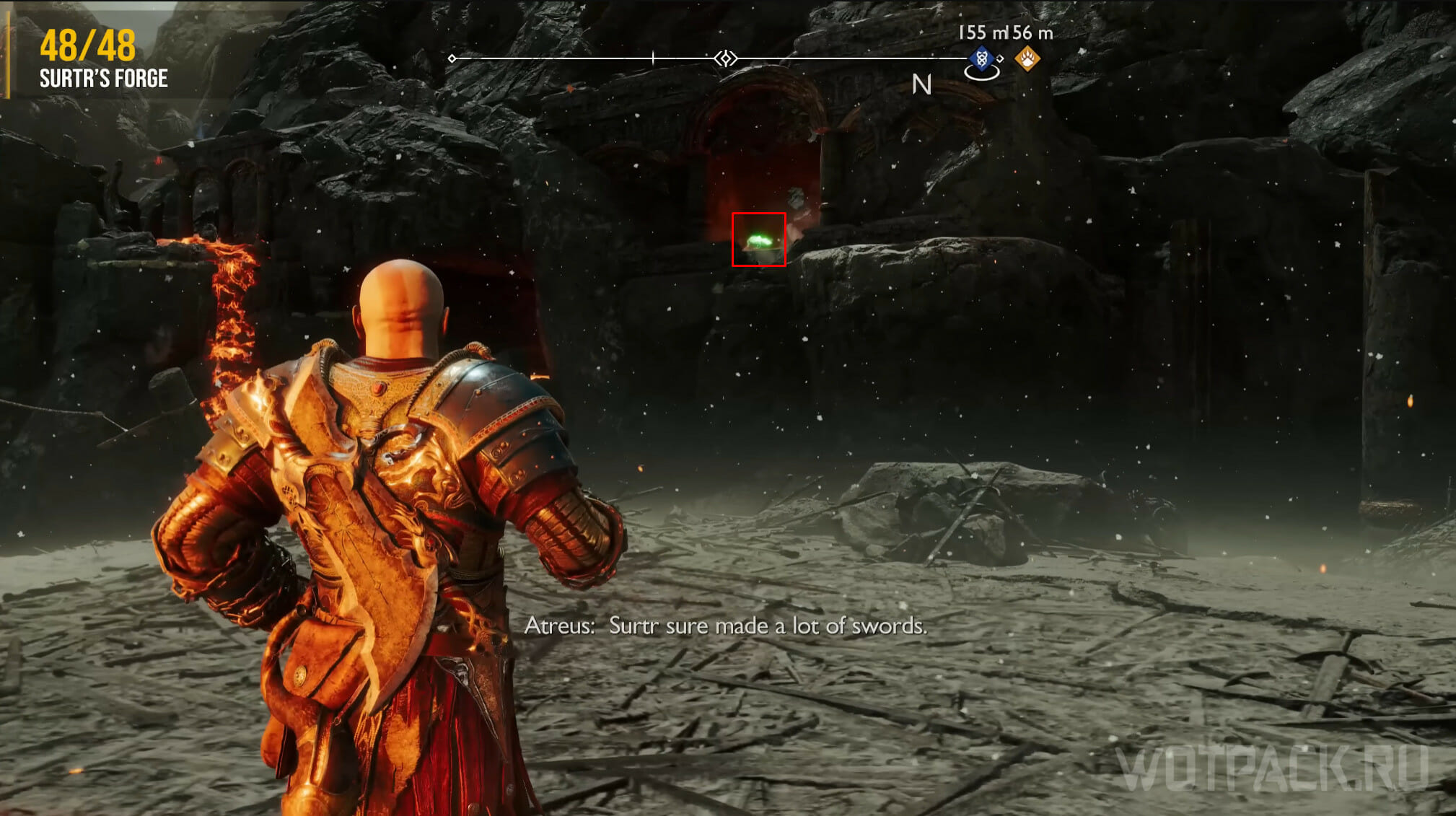Viewport: 1456px width, 816px height.
Task: Select the blue knot quest marker on compass
Action: [981, 58]
